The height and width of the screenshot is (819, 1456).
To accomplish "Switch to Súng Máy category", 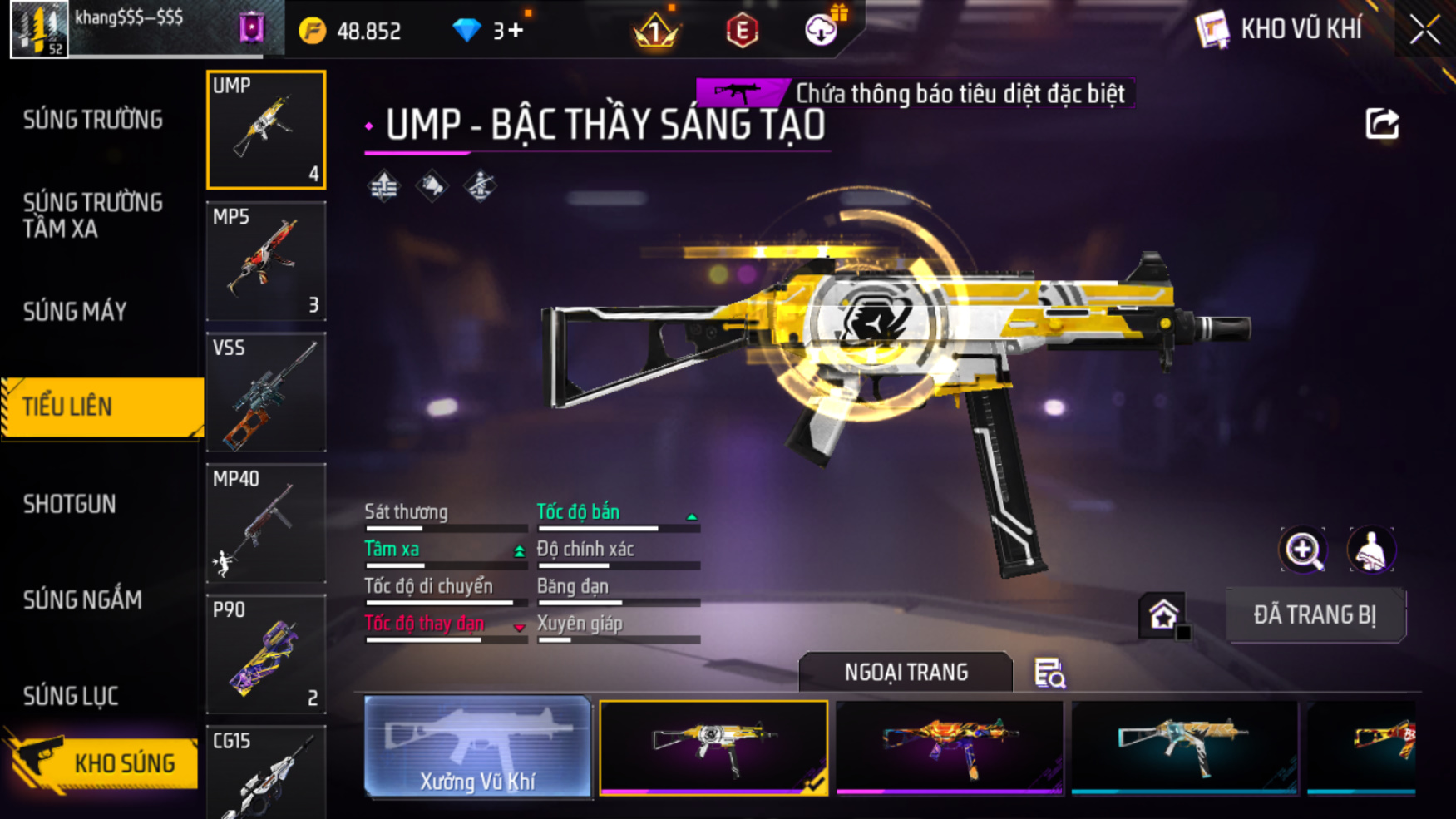I will coord(75,312).
